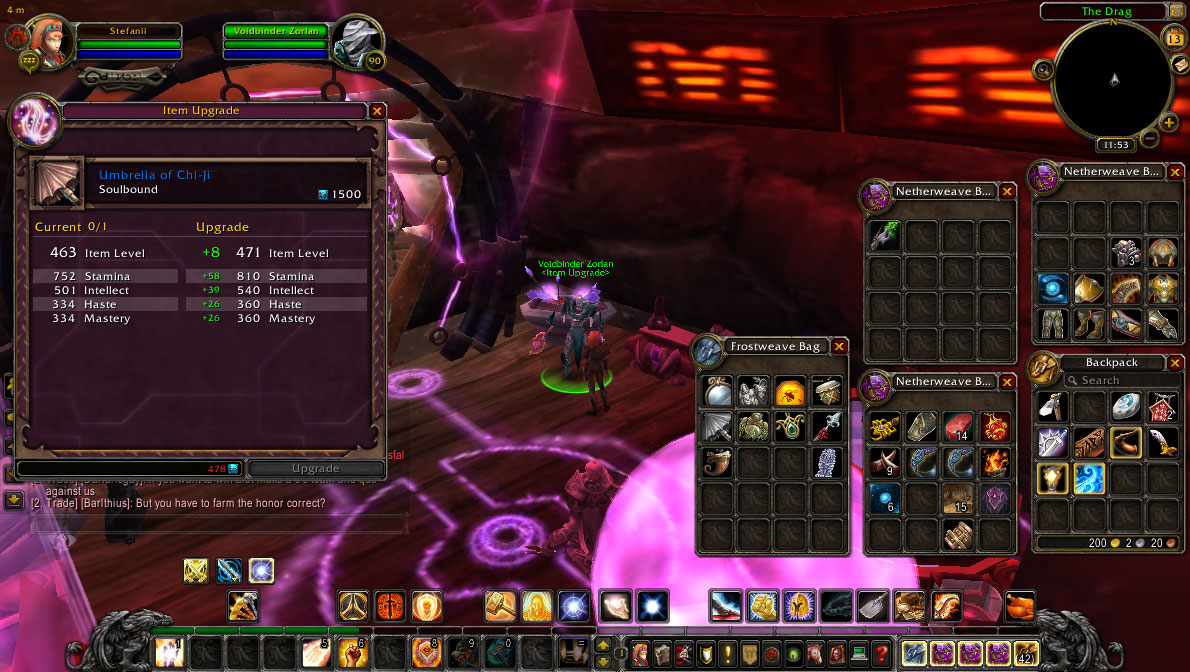This screenshot has height=672, width=1190.
Task: Select the blue swirl item in Backpack
Action: (1089, 478)
